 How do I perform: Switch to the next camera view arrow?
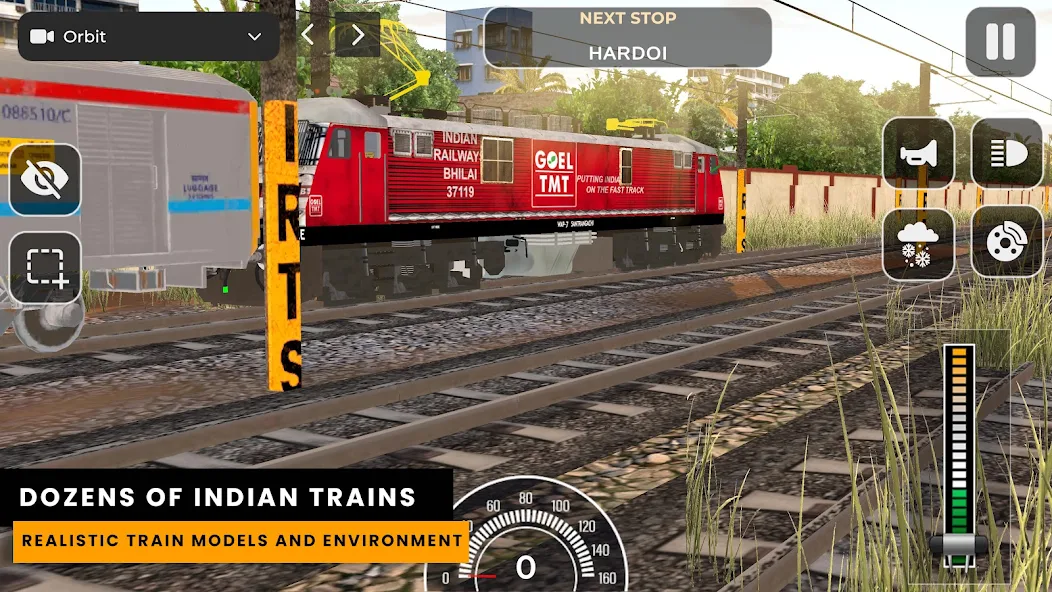[x=358, y=36]
